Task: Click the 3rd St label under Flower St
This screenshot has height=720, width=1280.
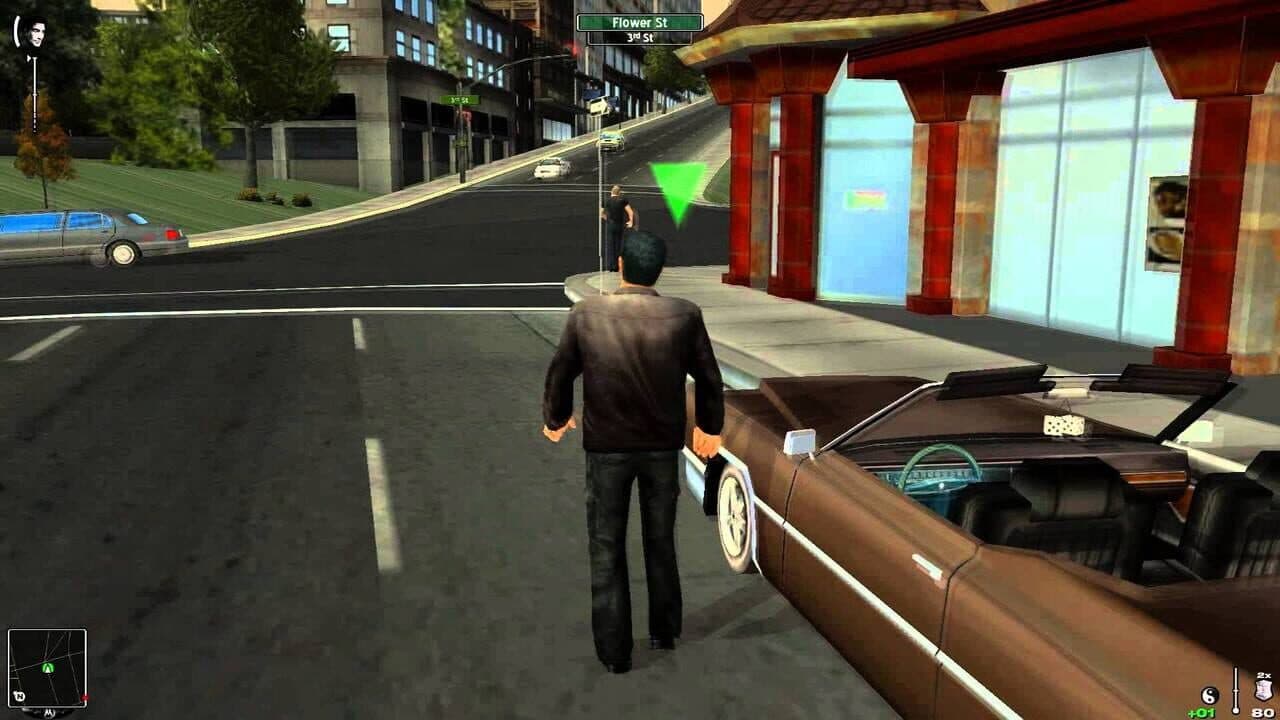Action: (x=642, y=36)
